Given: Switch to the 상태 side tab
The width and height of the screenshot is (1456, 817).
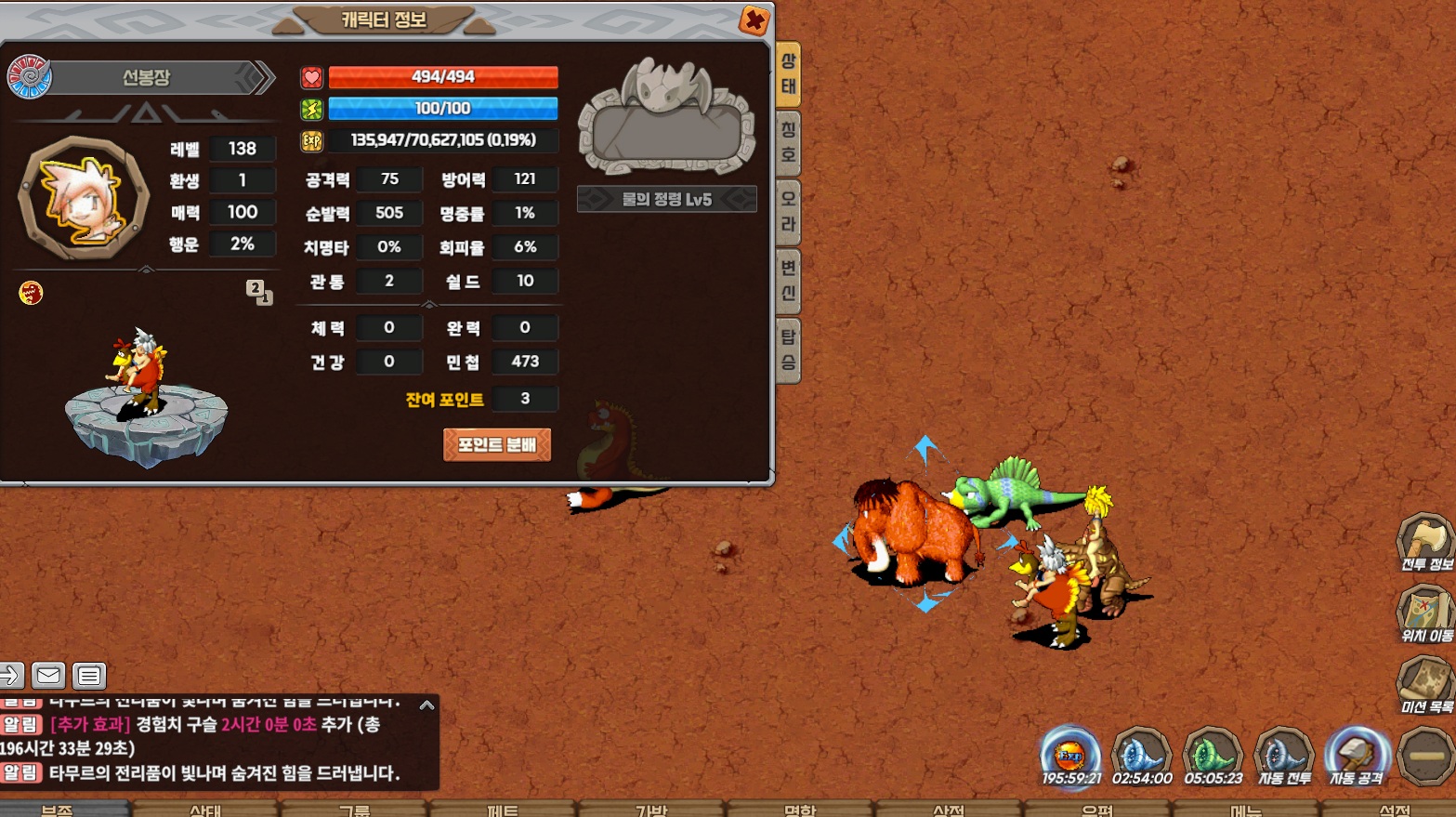Looking at the screenshot, I should click(x=788, y=74).
